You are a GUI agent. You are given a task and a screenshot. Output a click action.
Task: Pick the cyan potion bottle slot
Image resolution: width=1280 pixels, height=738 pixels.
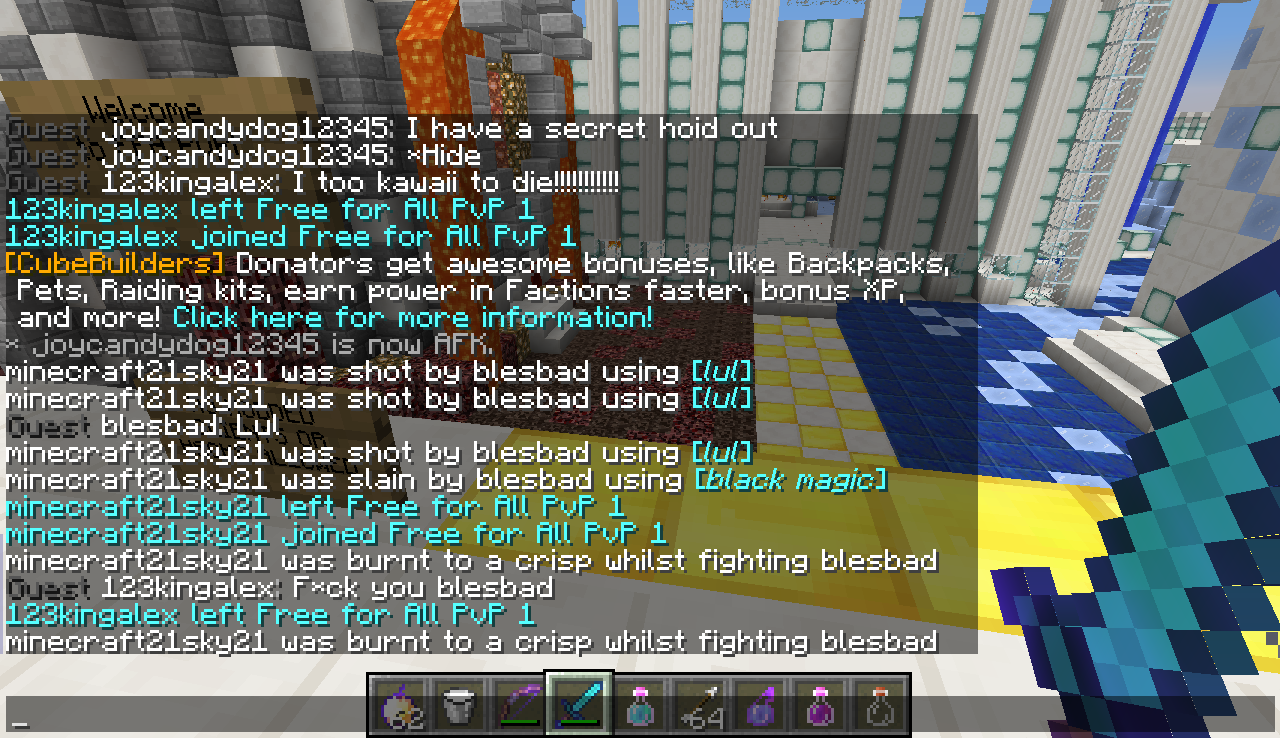click(638, 704)
